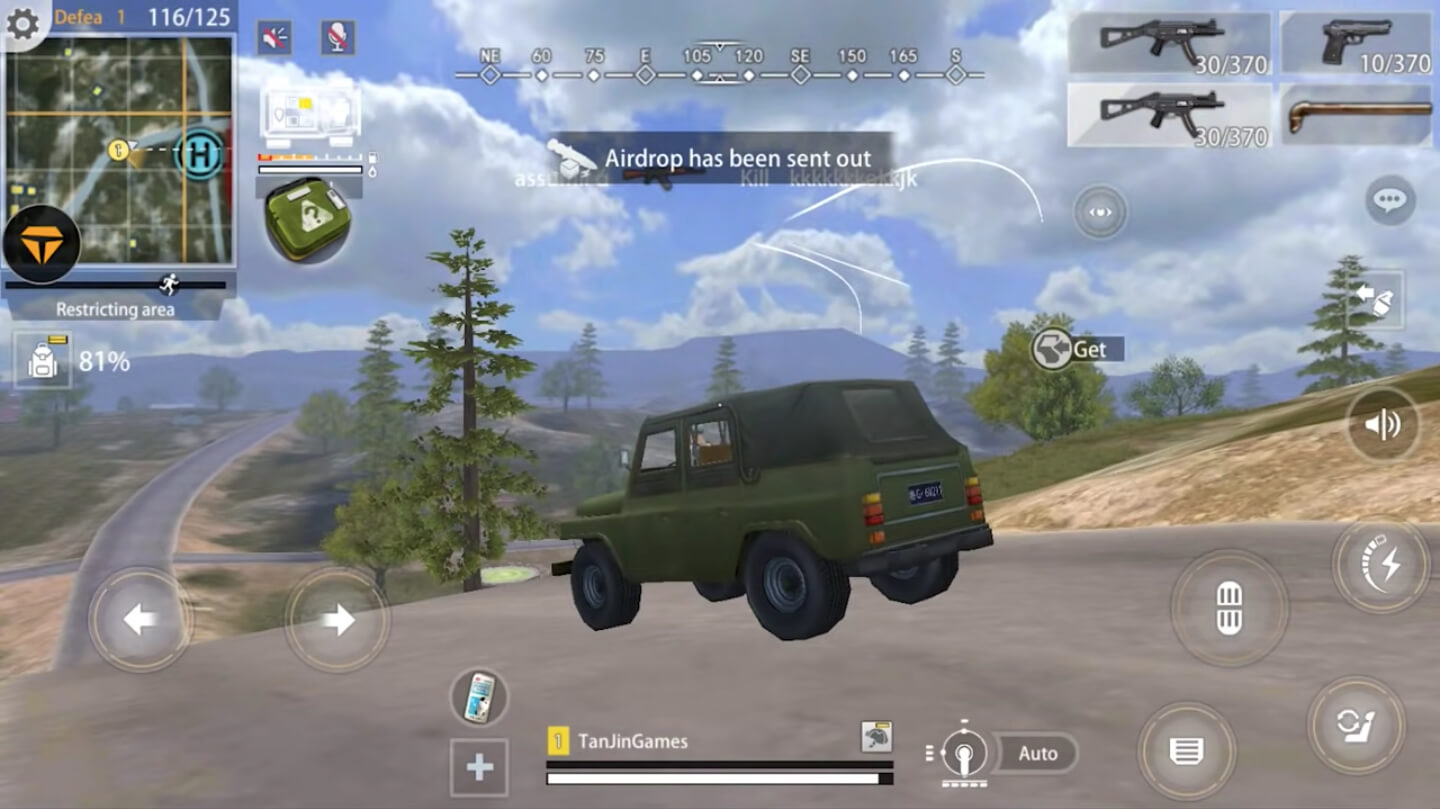Open the settings gear
The height and width of the screenshot is (809, 1440).
pyautogui.click(x=24, y=24)
